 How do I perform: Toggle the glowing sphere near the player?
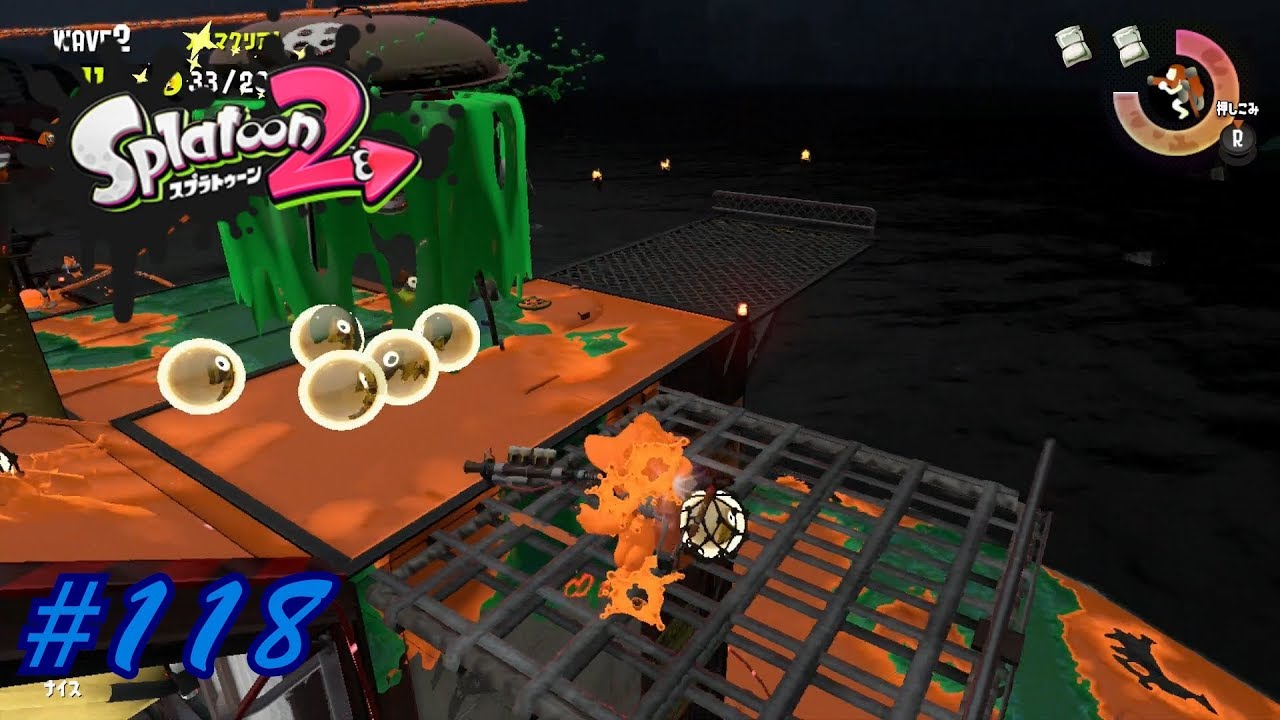point(712,526)
